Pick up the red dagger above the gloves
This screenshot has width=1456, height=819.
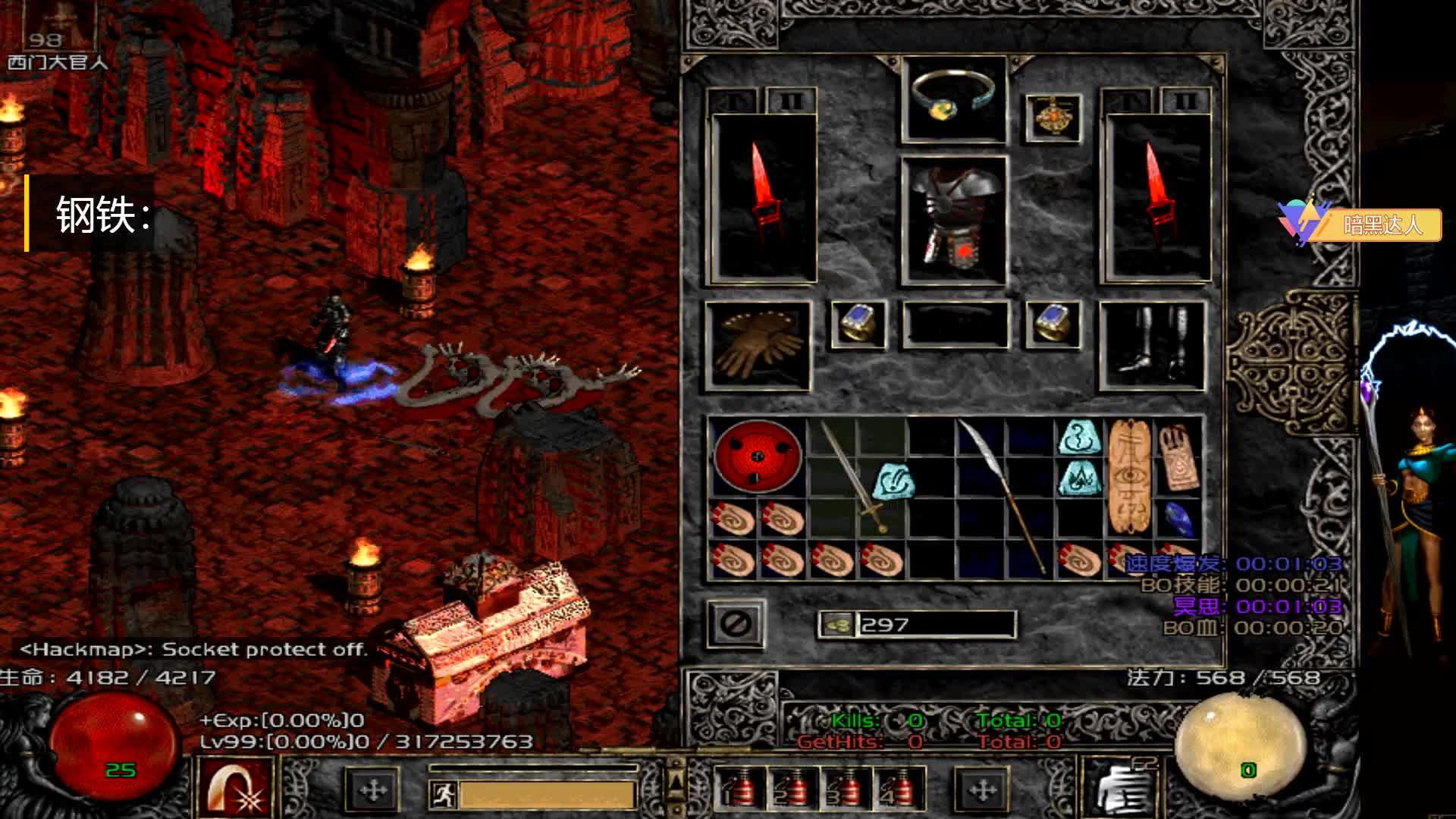[764, 197]
